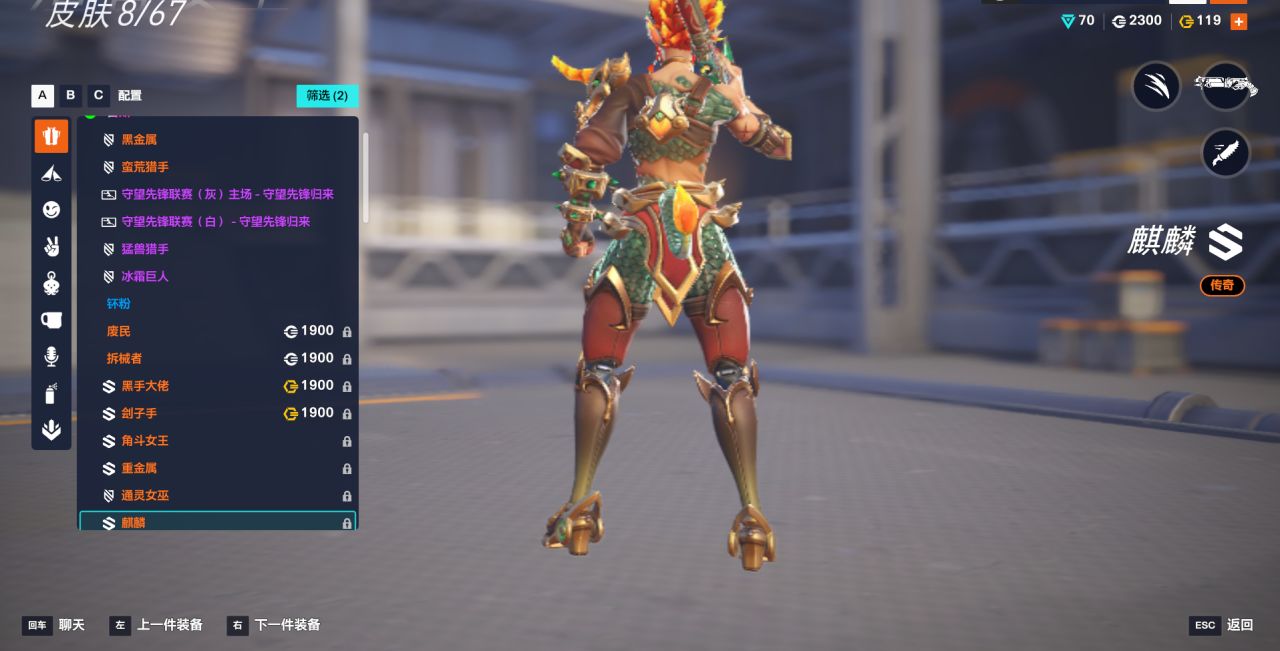Pick the 猛兽猎手 skin
Viewport: 1280px width, 651px height.
145,249
